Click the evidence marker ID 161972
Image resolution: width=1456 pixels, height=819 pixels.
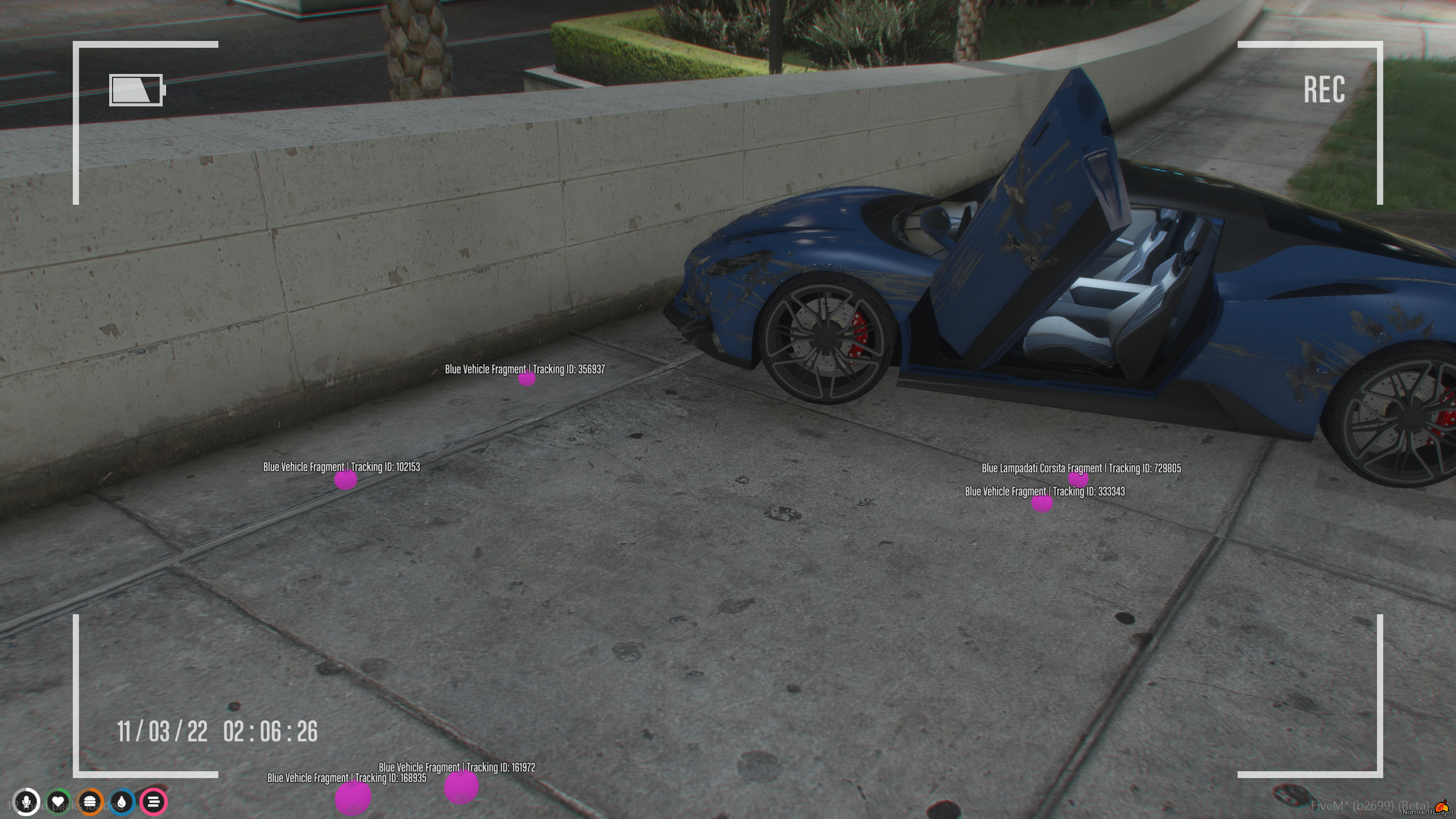pyautogui.click(x=461, y=787)
